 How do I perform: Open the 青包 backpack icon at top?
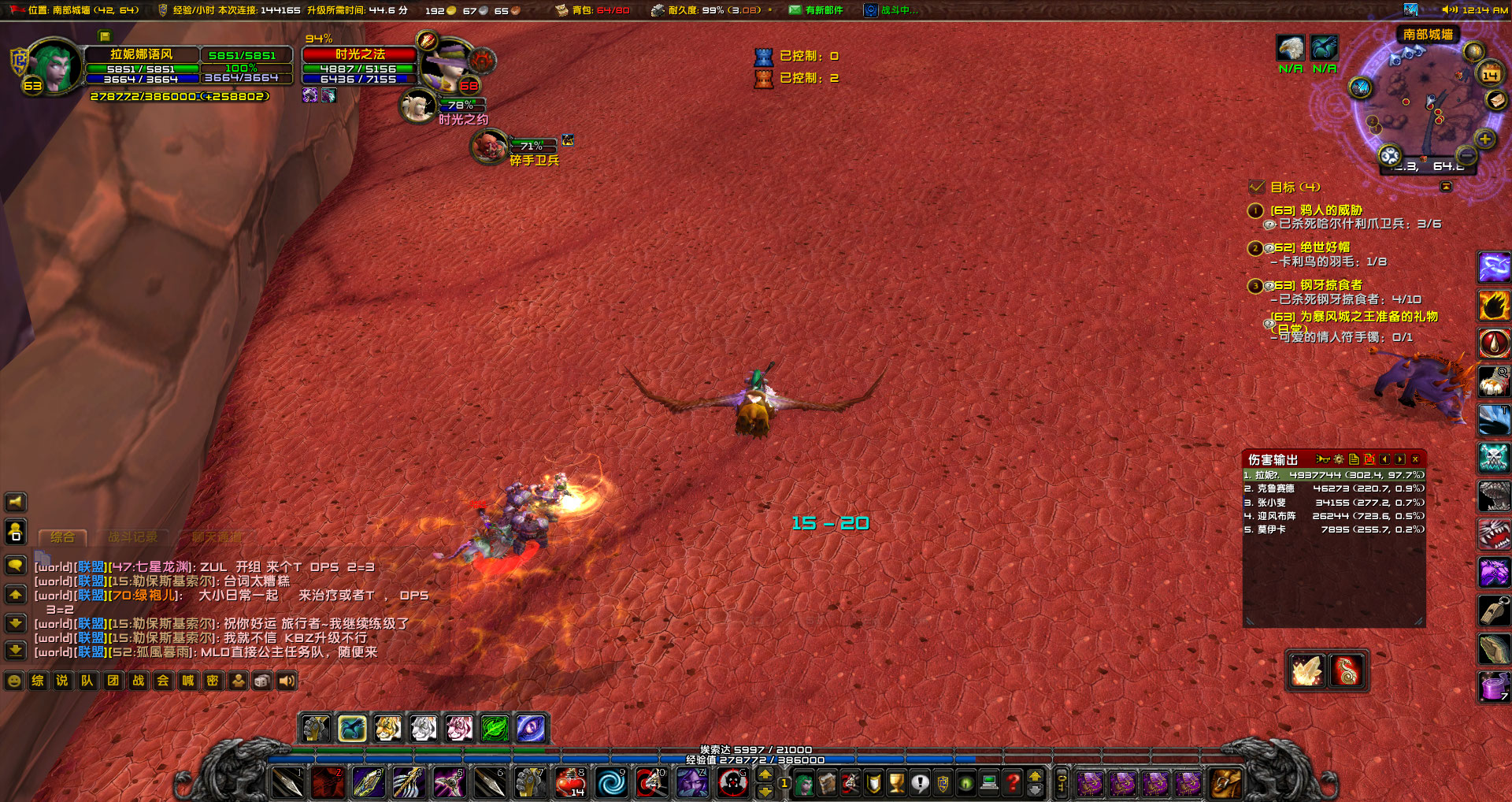tap(562, 10)
